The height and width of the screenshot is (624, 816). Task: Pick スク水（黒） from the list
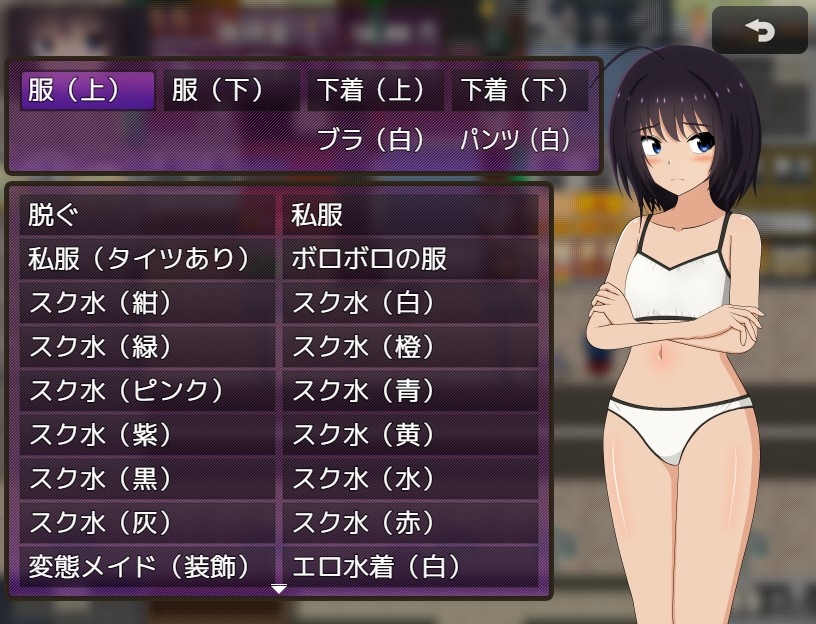point(147,479)
